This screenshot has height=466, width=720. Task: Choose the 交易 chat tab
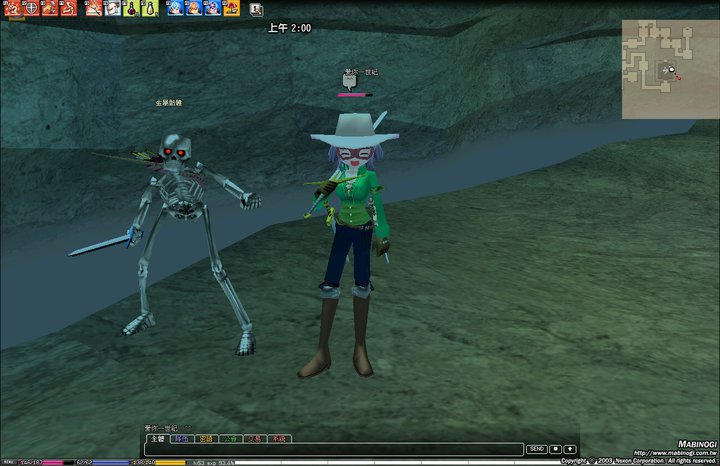click(x=254, y=438)
